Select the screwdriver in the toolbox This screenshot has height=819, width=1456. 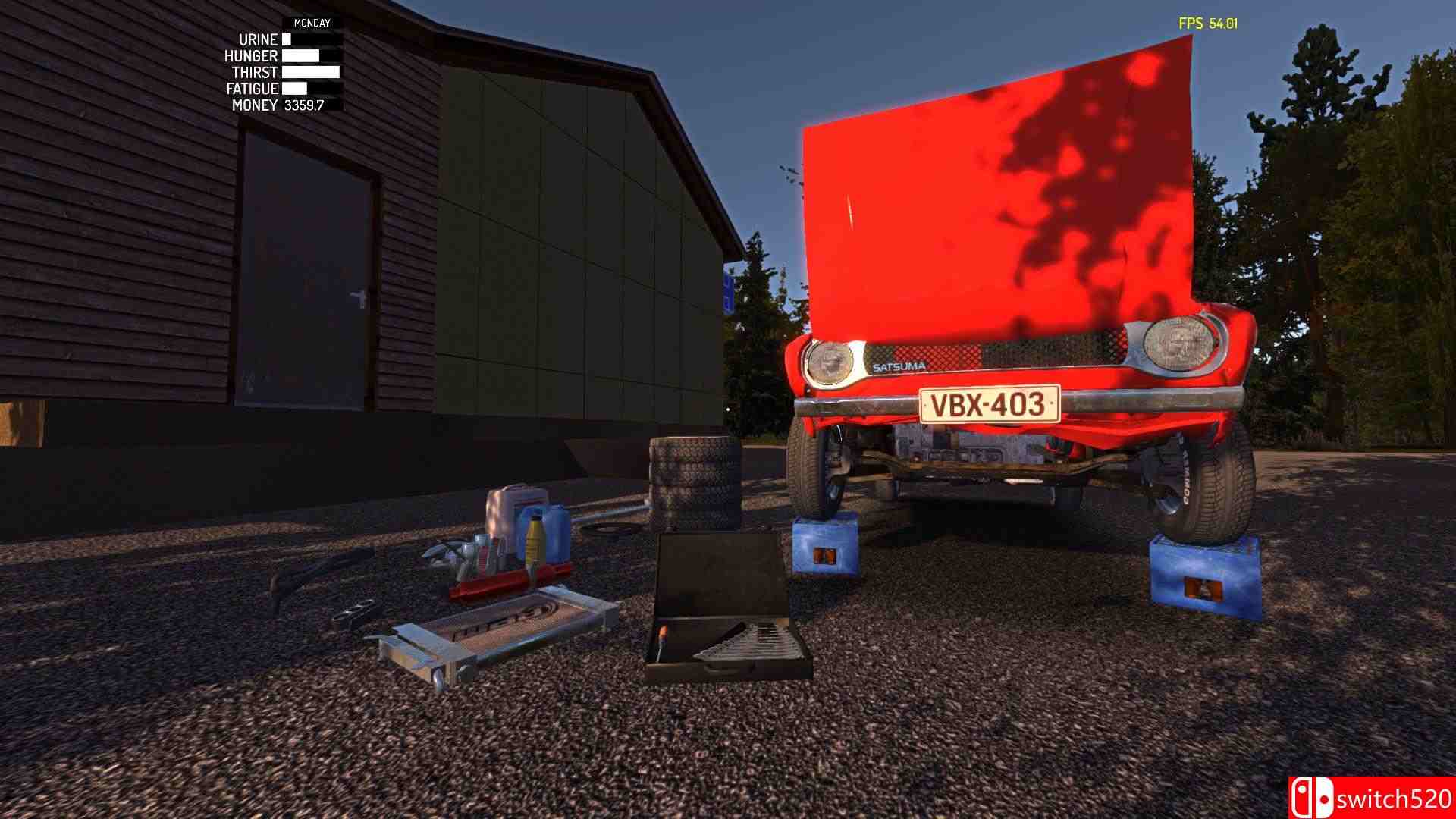[x=662, y=637]
